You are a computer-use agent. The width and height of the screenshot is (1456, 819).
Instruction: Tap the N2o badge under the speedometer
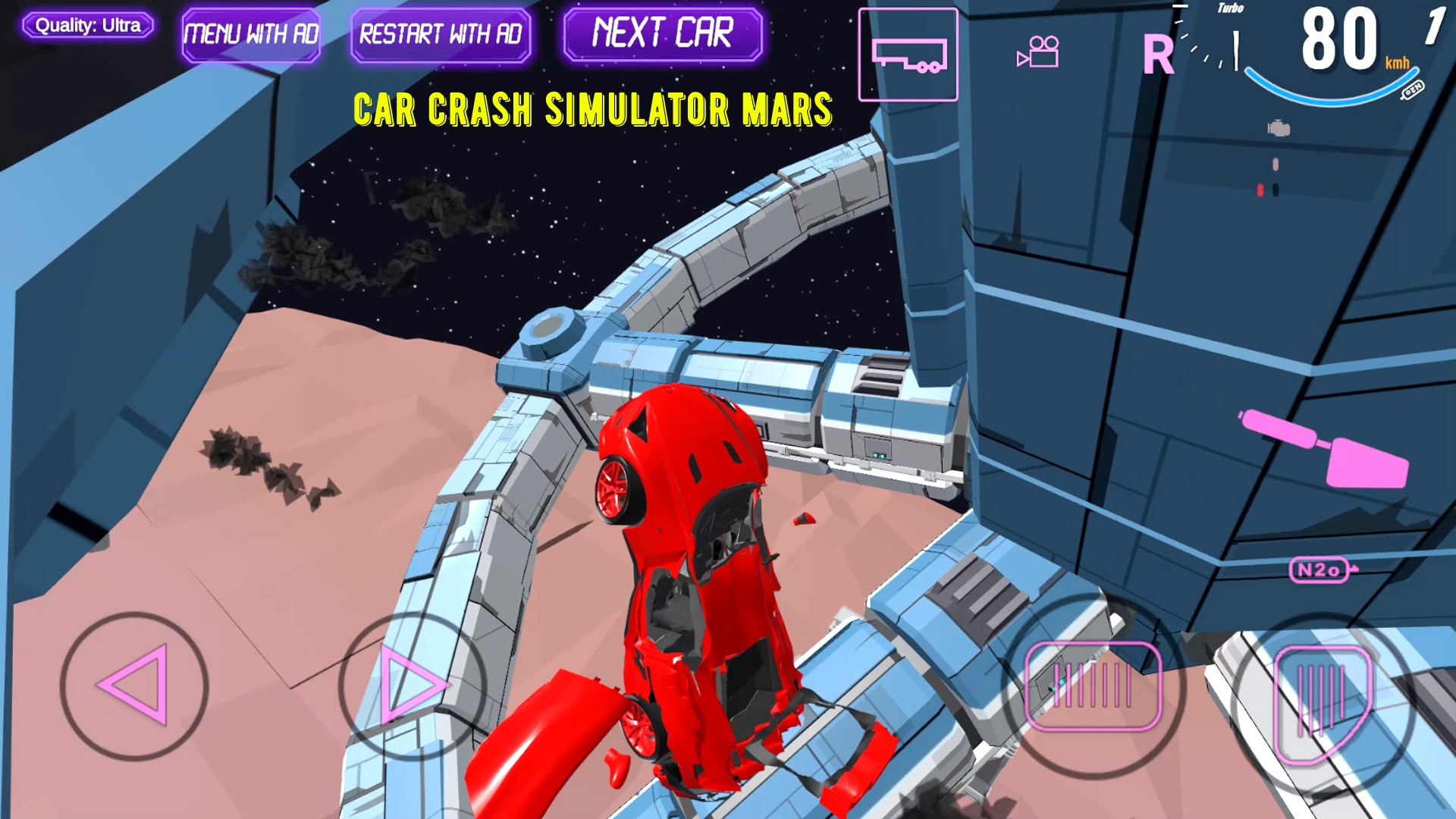[x=1319, y=569]
